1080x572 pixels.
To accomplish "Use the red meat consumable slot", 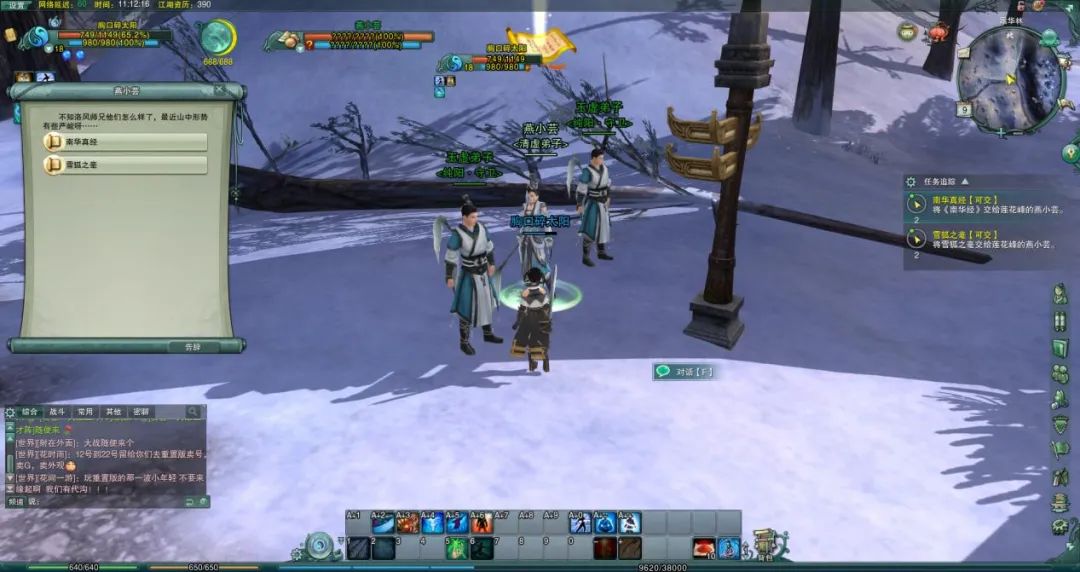I will pos(704,548).
